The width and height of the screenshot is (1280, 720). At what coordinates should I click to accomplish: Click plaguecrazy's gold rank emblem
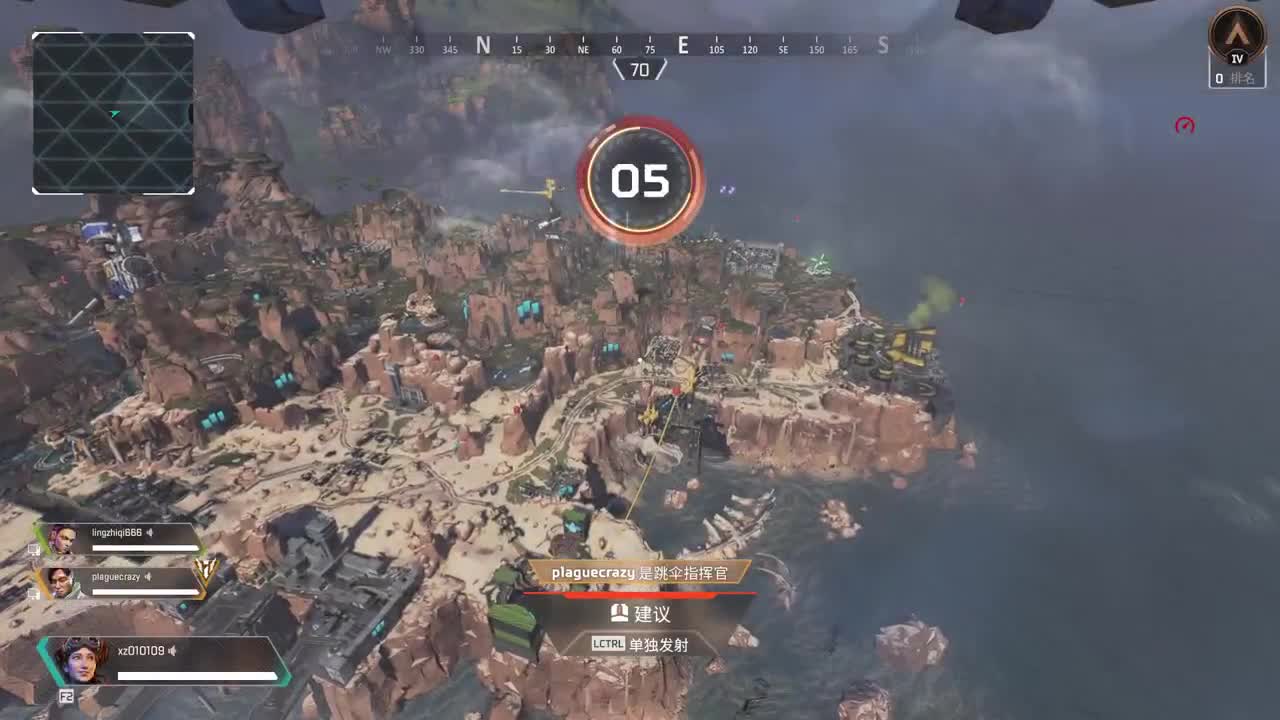(x=205, y=573)
